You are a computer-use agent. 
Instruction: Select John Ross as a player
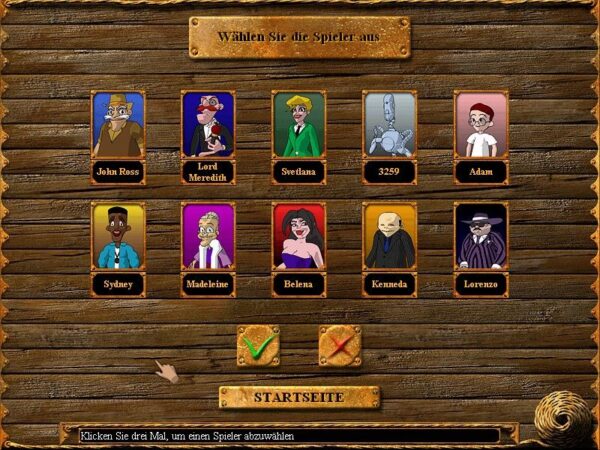[118, 125]
